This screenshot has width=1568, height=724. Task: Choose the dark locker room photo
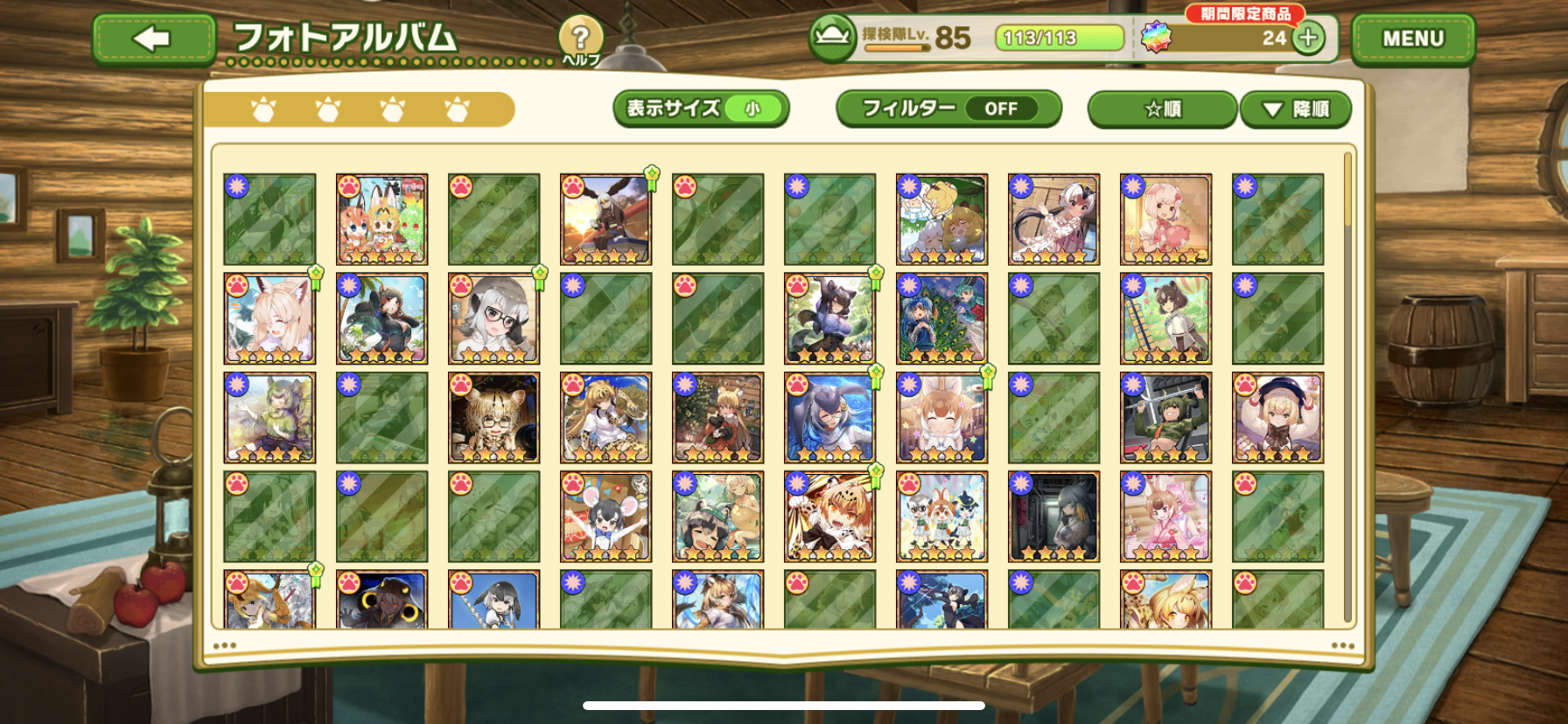pos(1053,517)
